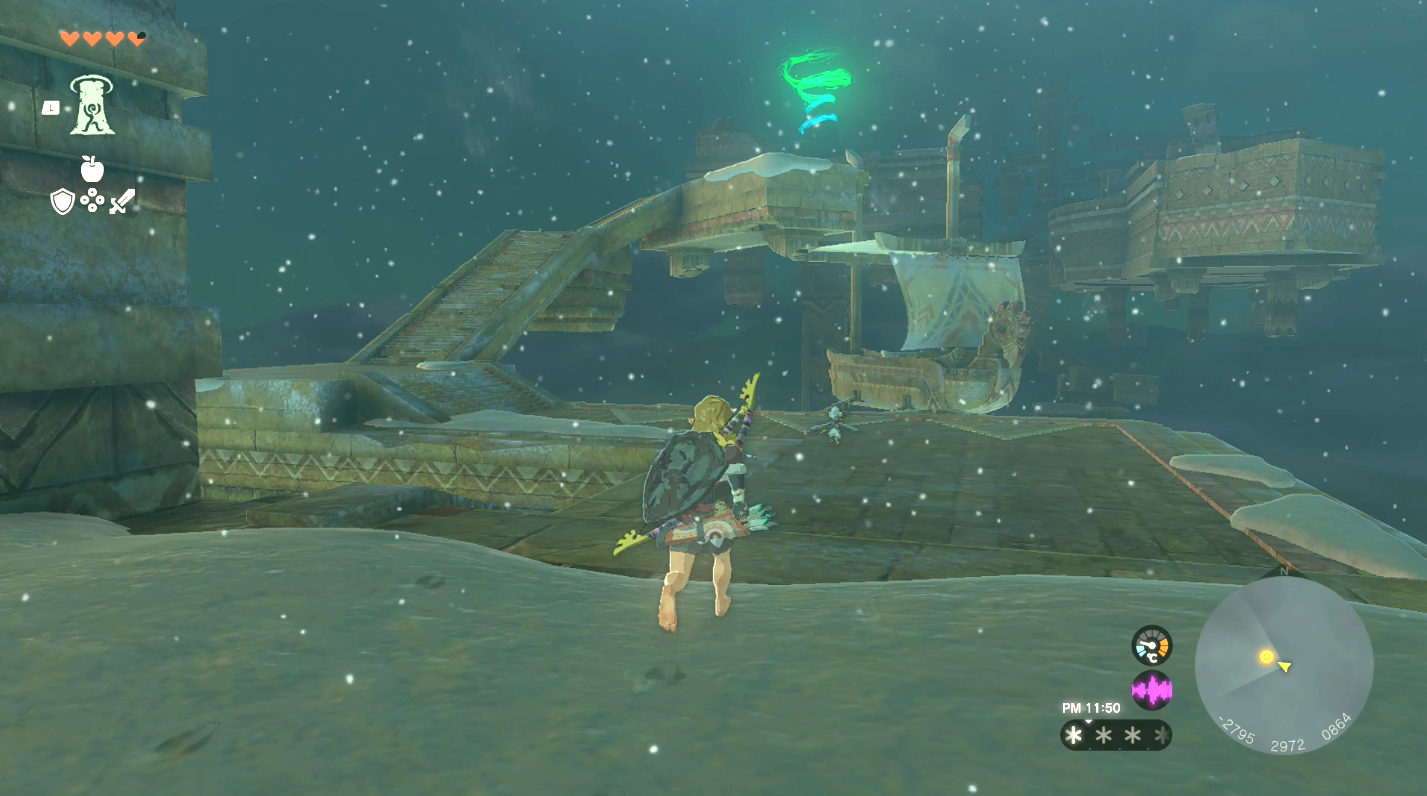This screenshot has width=1427, height=796.
Task: Click the yellow player arrow on the minimap
Action: [x=1283, y=667]
